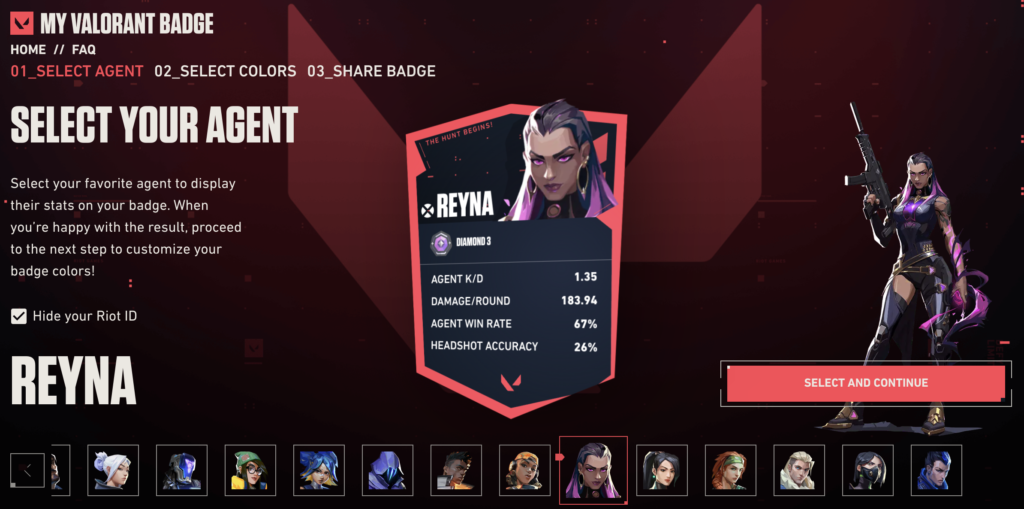Click the Select and Continue button
This screenshot has width=1024, height=509.
point(865,383)
